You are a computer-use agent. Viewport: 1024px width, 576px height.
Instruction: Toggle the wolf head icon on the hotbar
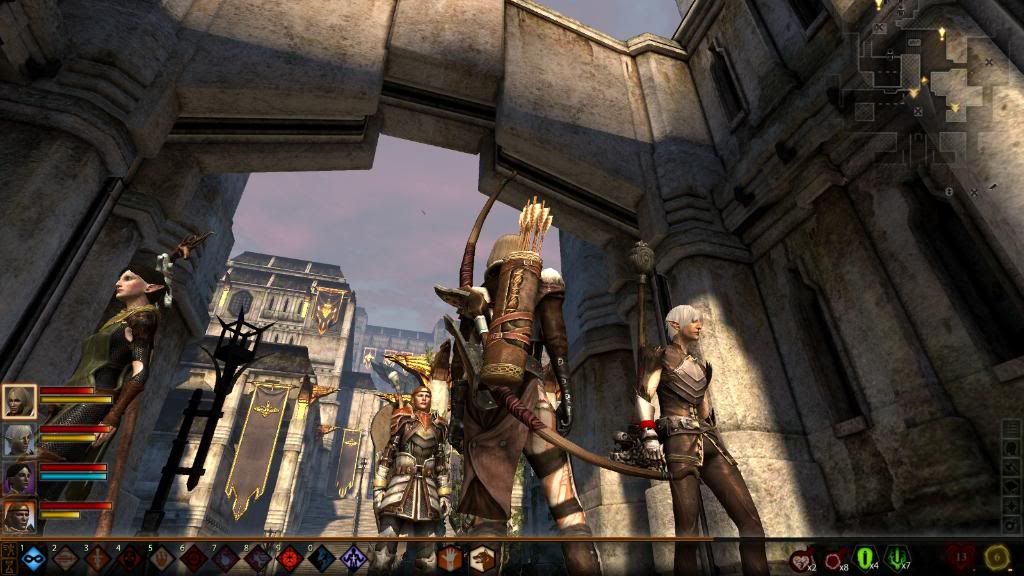click(x=483, y=558)
